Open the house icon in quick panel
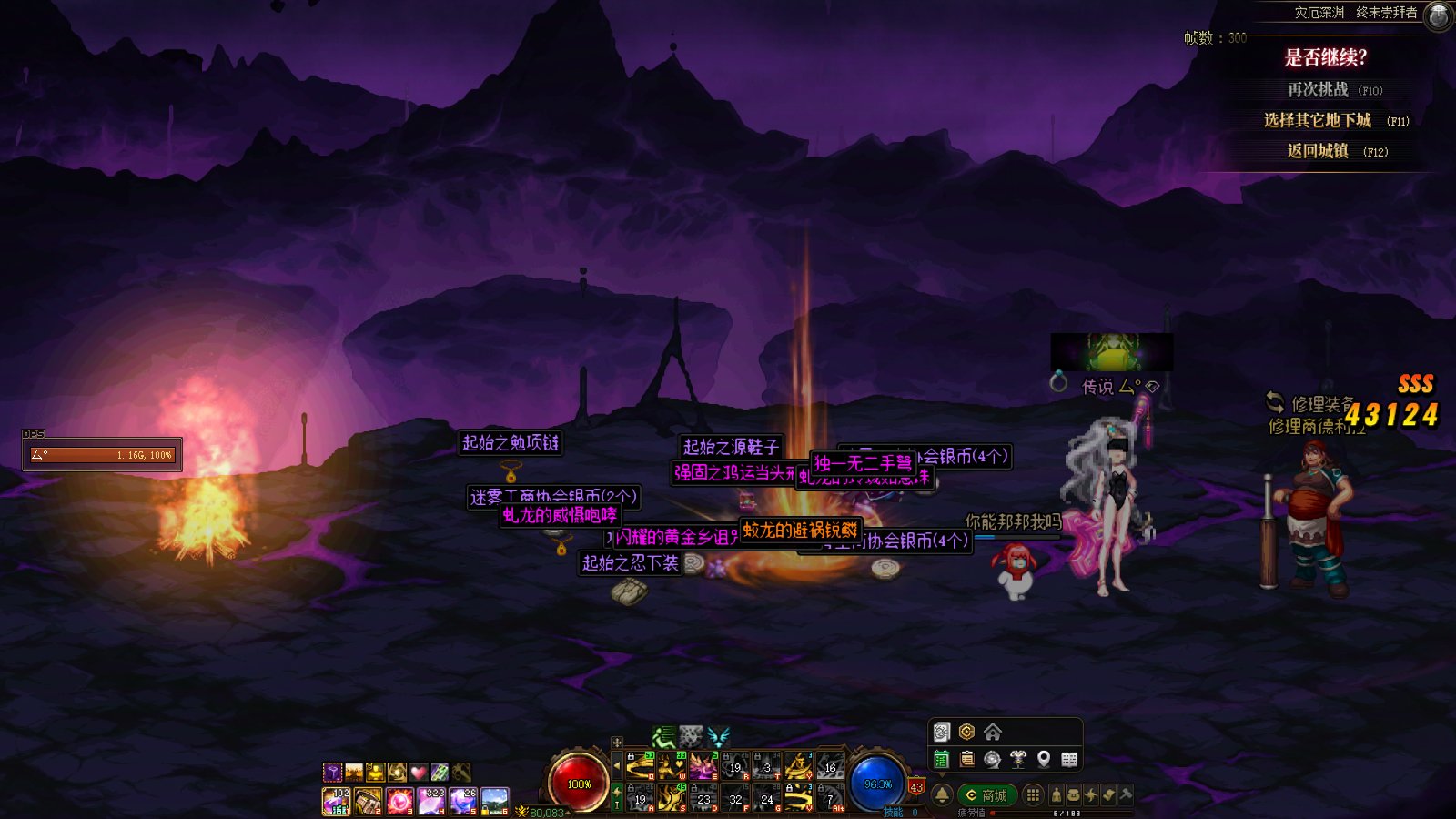The width and height of the screenshot is (1456, 819). (993, 733)
